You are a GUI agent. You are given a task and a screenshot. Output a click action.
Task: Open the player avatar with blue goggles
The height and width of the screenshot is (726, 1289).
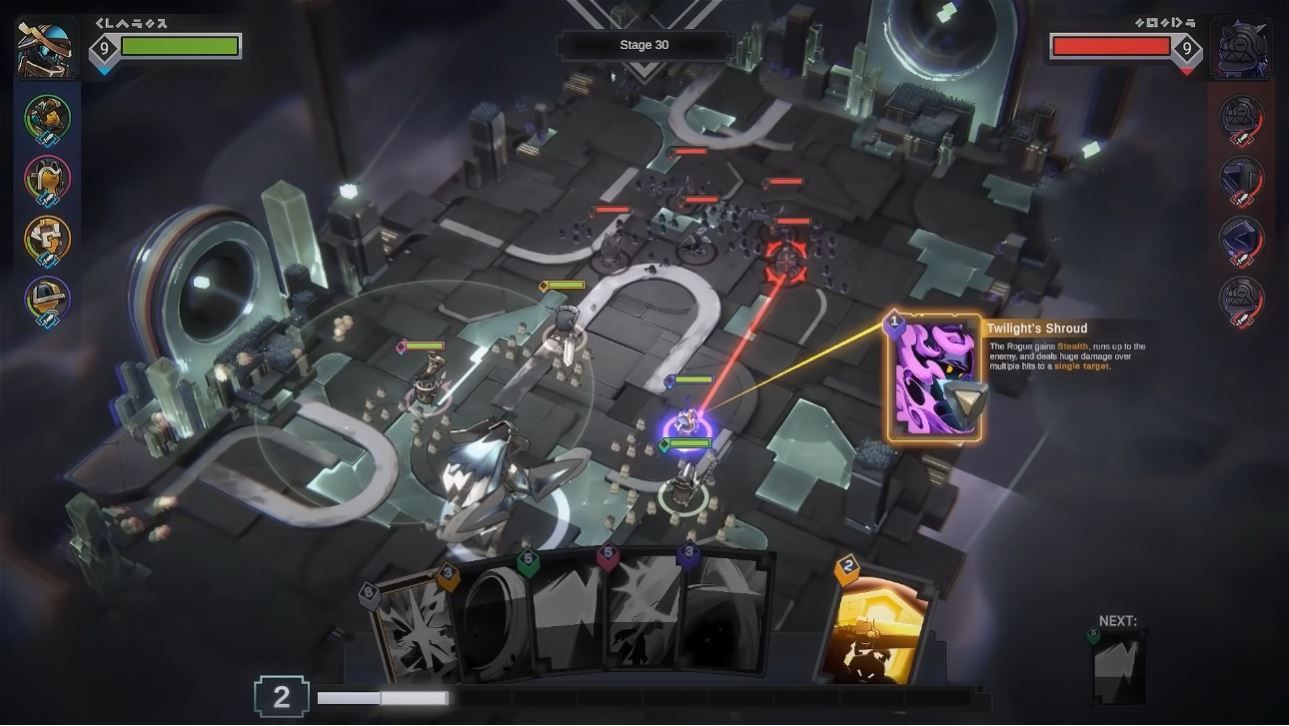pos(46,46)
